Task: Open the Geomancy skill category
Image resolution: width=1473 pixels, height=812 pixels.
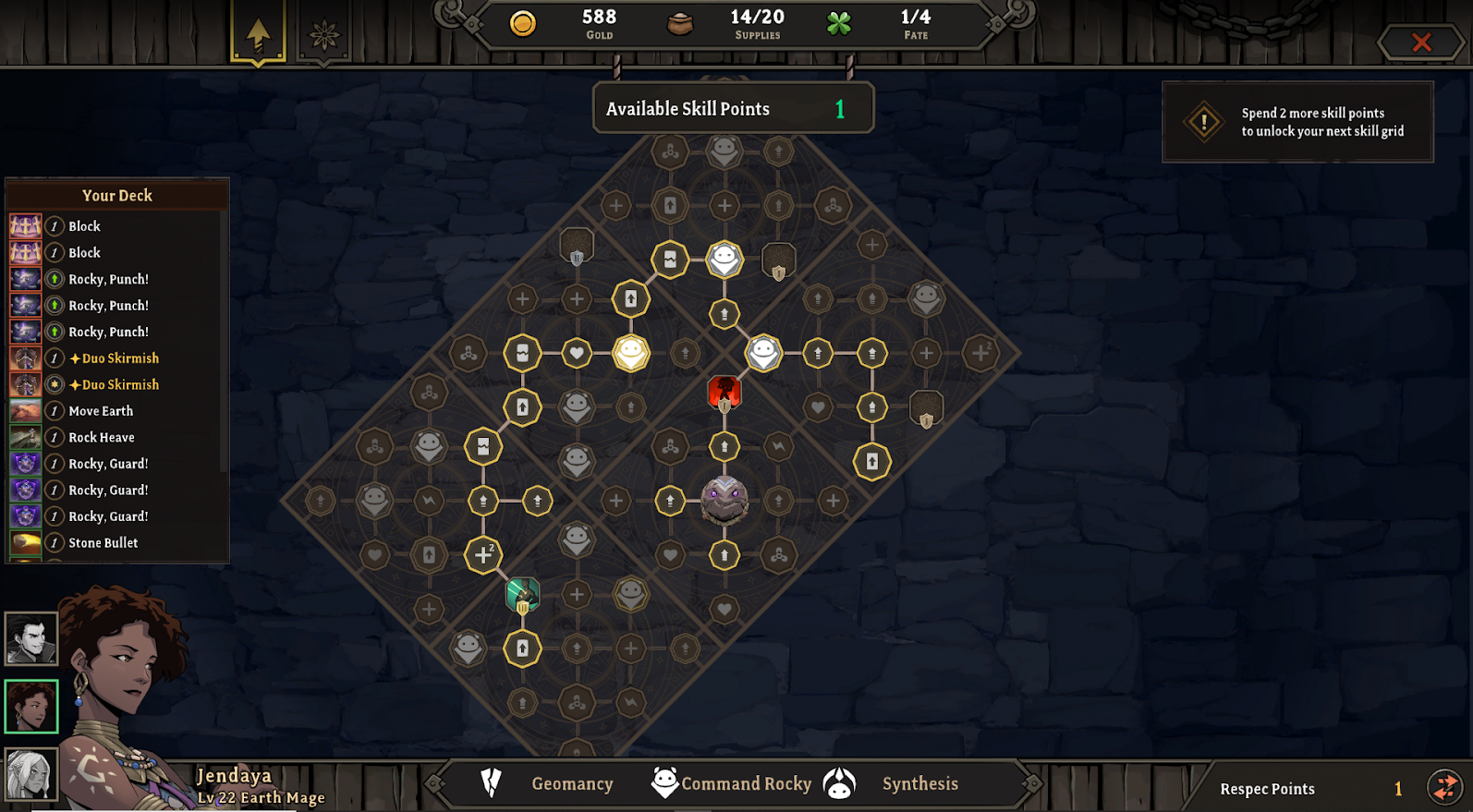Action: pyautogui.click(x=571, y=783)
